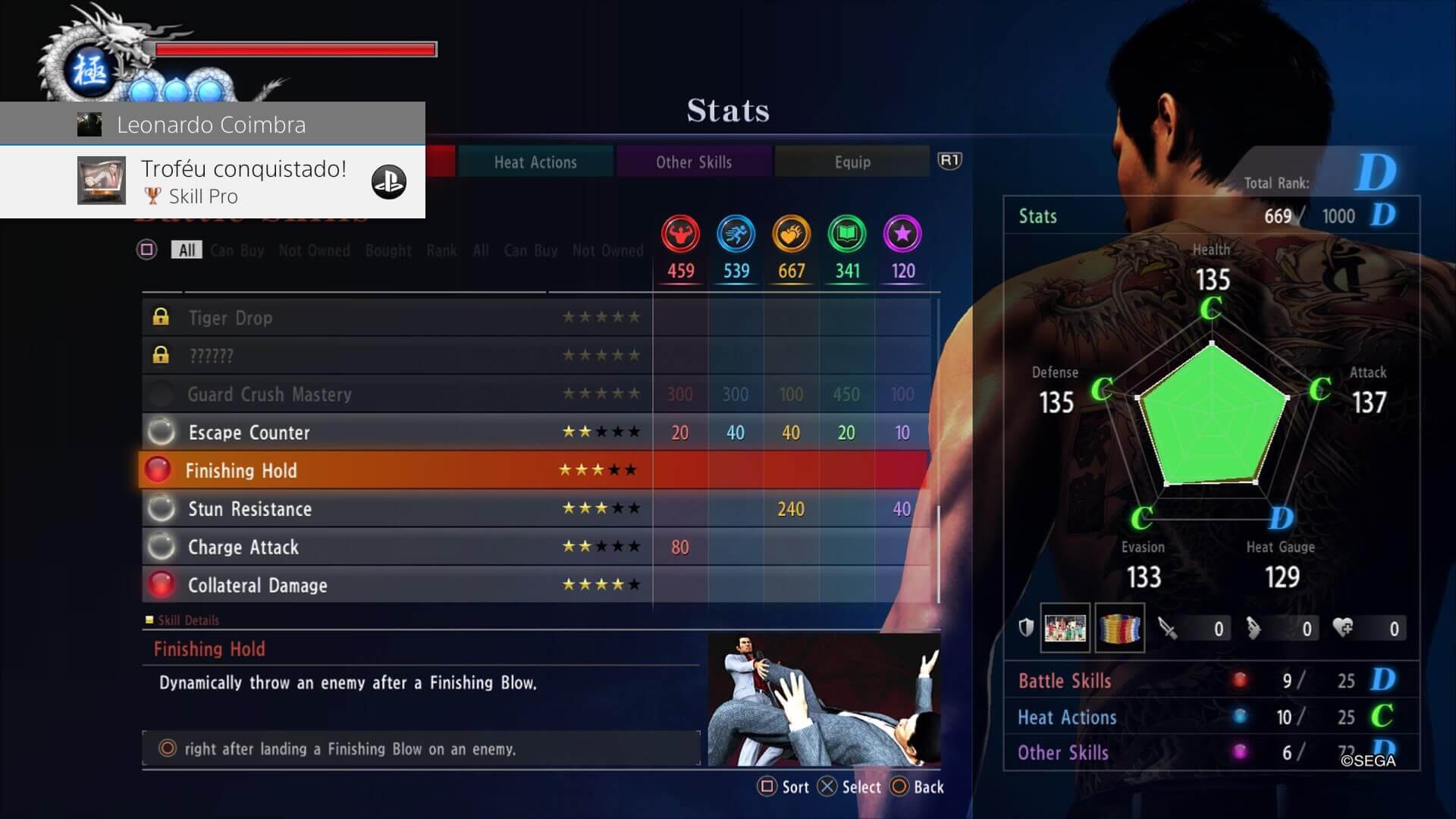The width and height of the screenshot is (1456, 819).
Task: Click the blue agility experience icon
Action: click(736, 234)
